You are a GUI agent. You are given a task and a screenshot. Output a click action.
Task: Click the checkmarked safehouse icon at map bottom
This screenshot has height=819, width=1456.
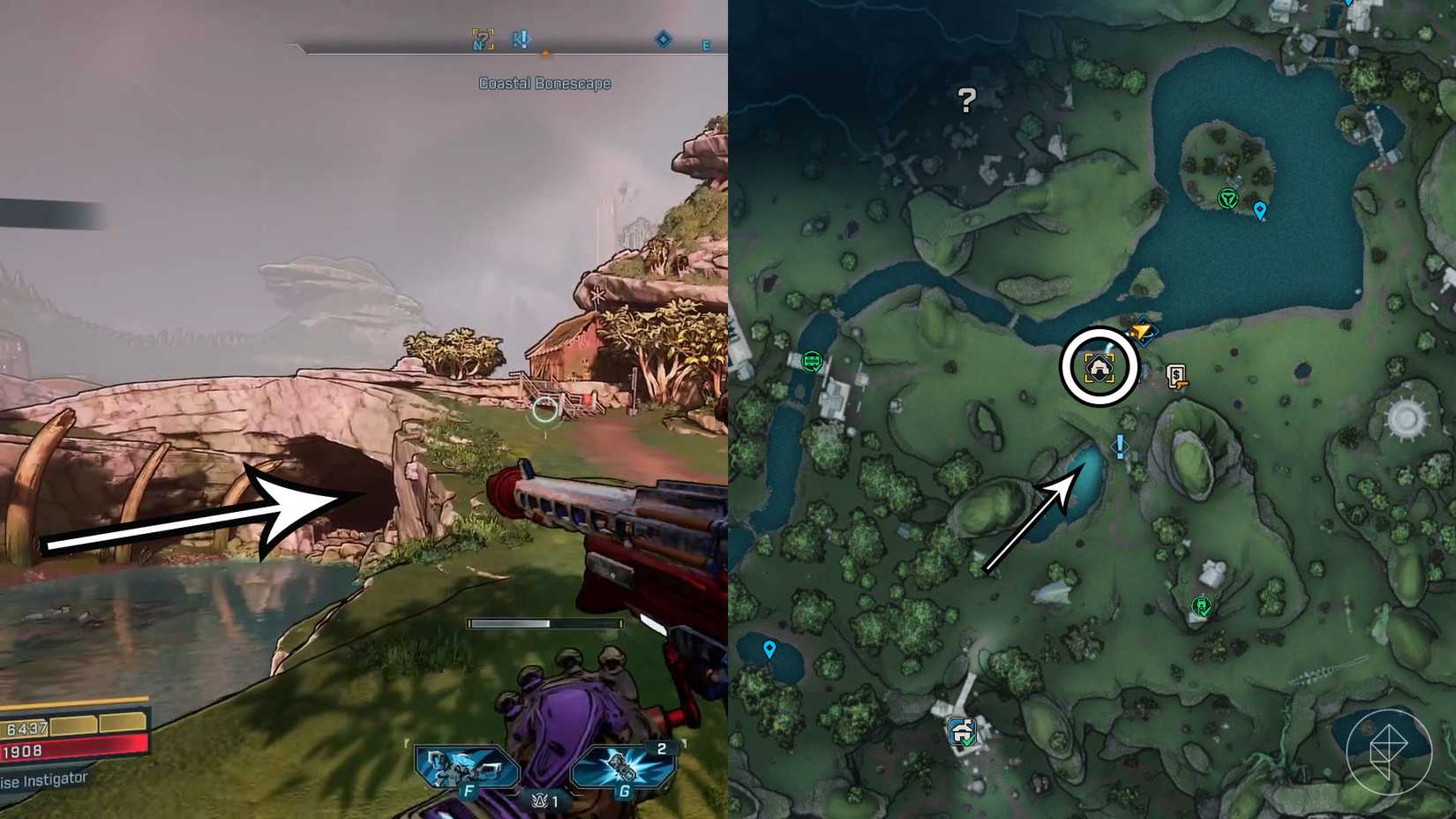tap(960, 731)
